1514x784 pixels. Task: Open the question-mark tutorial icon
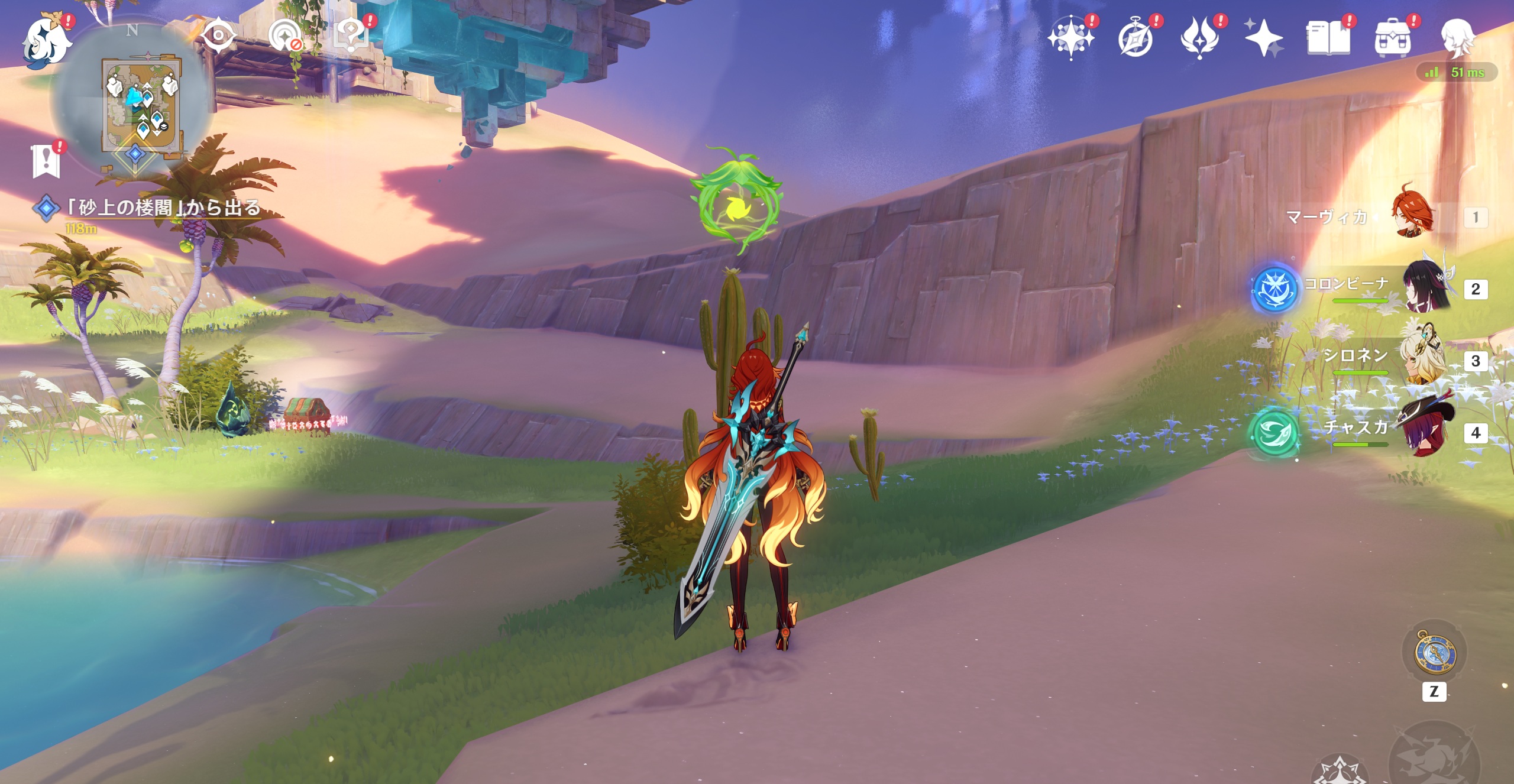coord(350,35)
